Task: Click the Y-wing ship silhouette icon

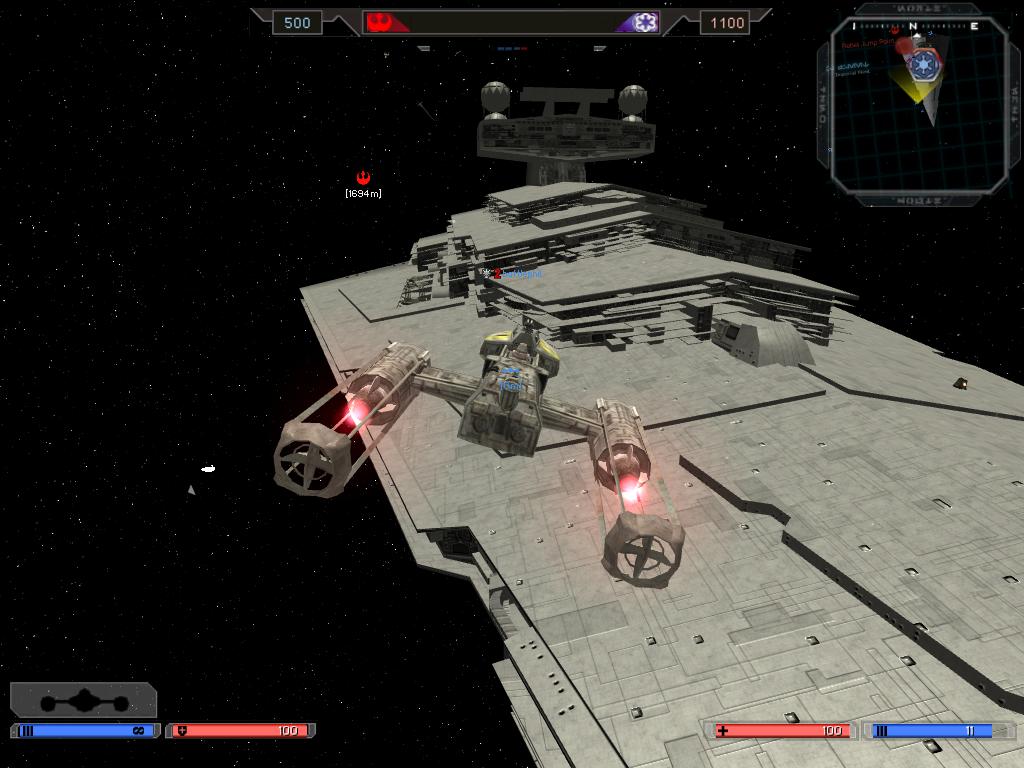Action: [84, 700]
